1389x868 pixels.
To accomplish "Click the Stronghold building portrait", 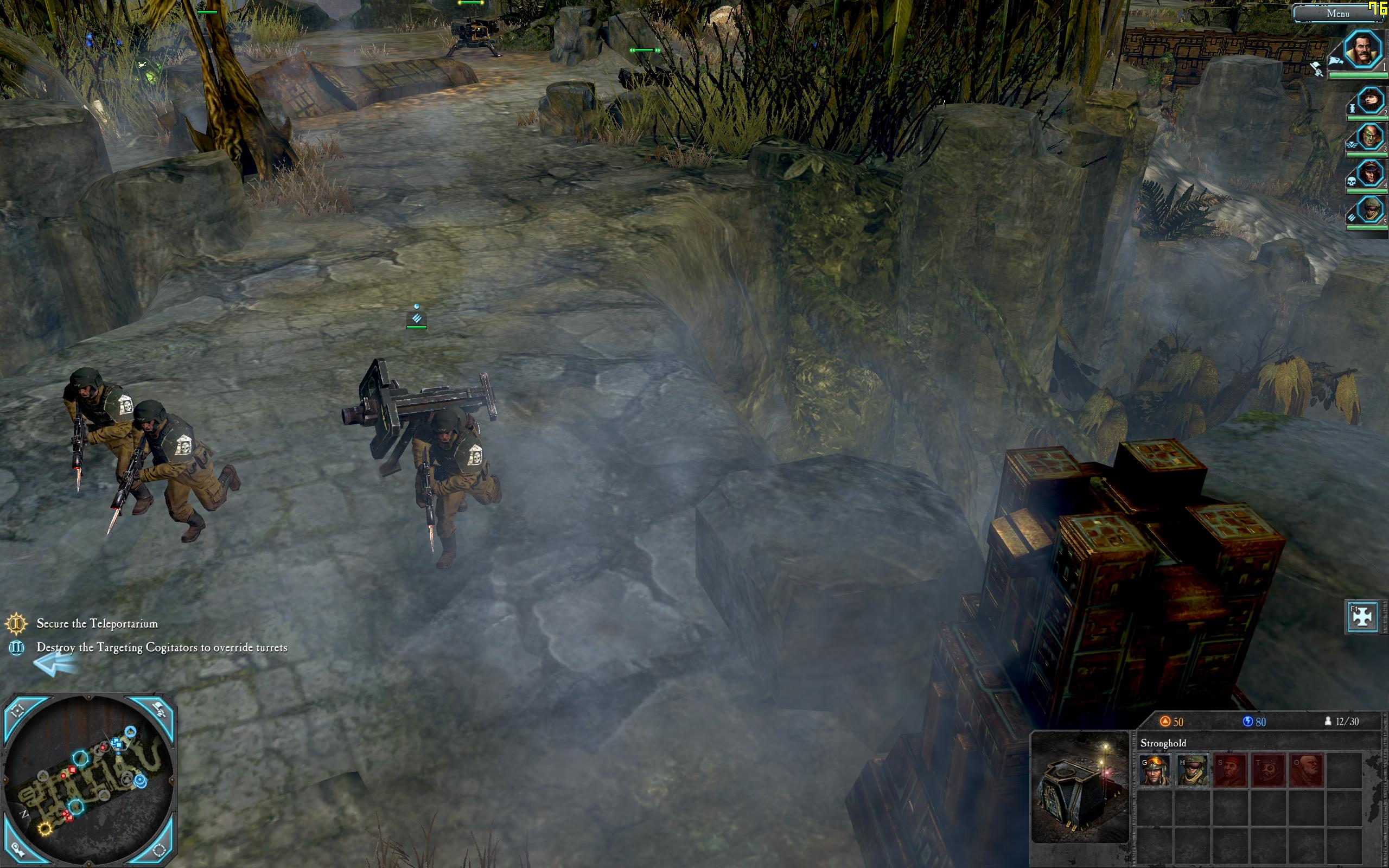I will pyautogui.click(x=1080, y=787).
